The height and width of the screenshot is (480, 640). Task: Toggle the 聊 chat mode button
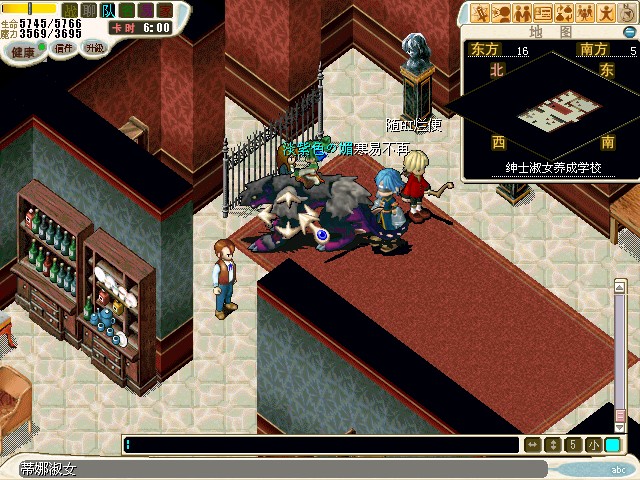[88, 8]
